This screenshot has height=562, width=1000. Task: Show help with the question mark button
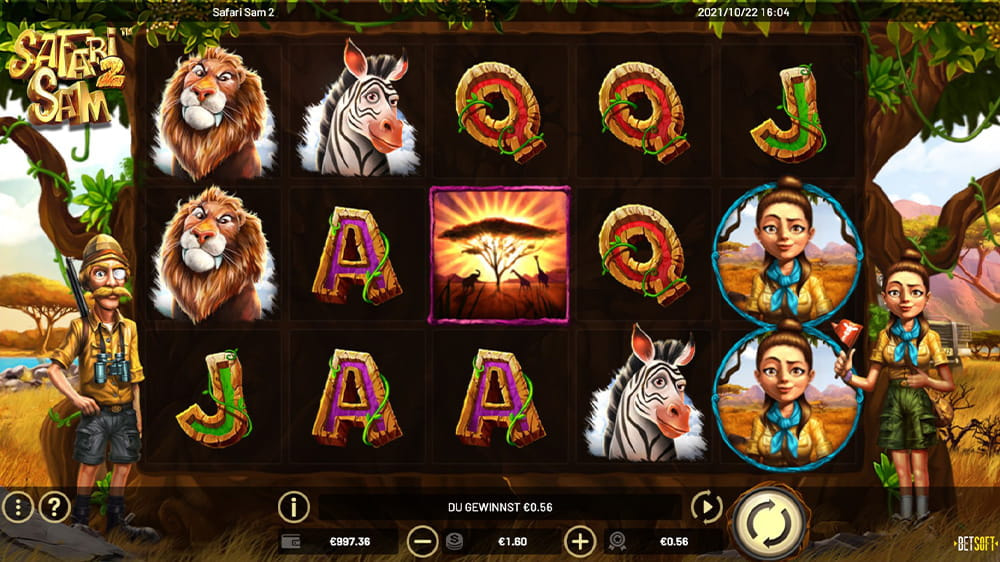point(54,507)
